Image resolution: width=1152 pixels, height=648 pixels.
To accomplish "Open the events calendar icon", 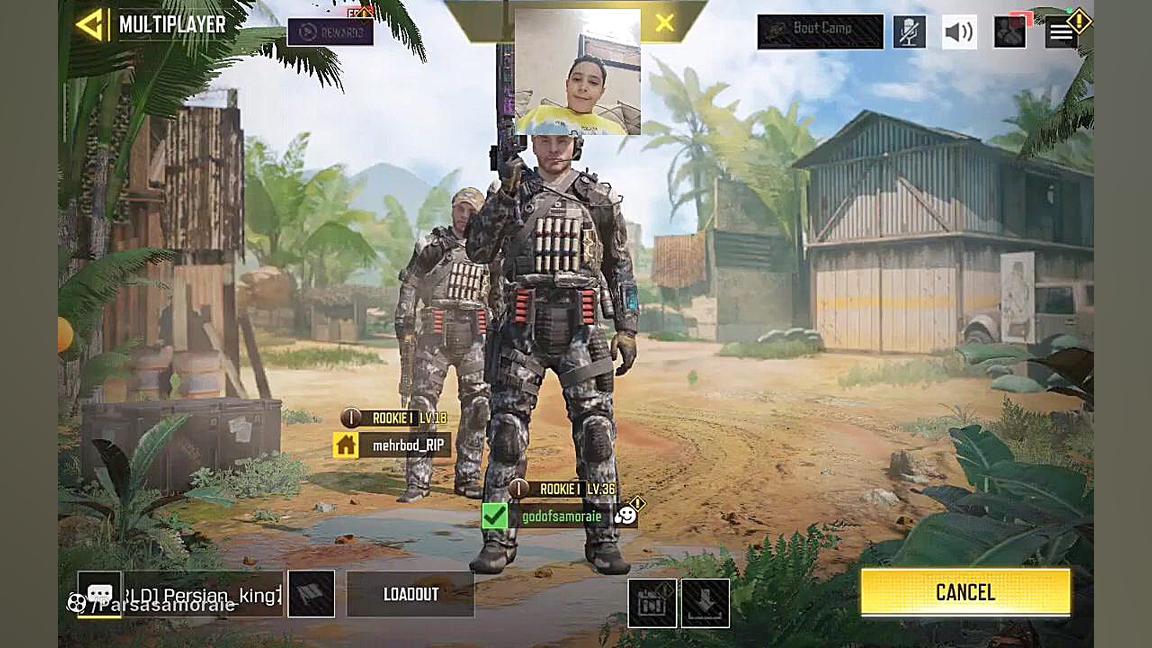I will (652, 603).
